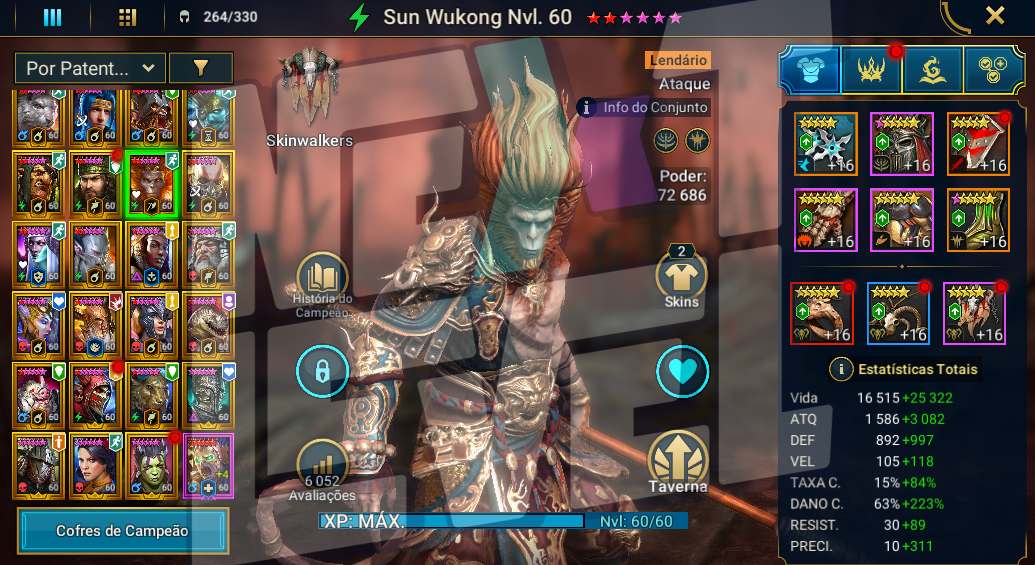This screenshot has width=1035, height=565.
Task: Select the equipped shuriken weapon slot
Action: point(825,144)
